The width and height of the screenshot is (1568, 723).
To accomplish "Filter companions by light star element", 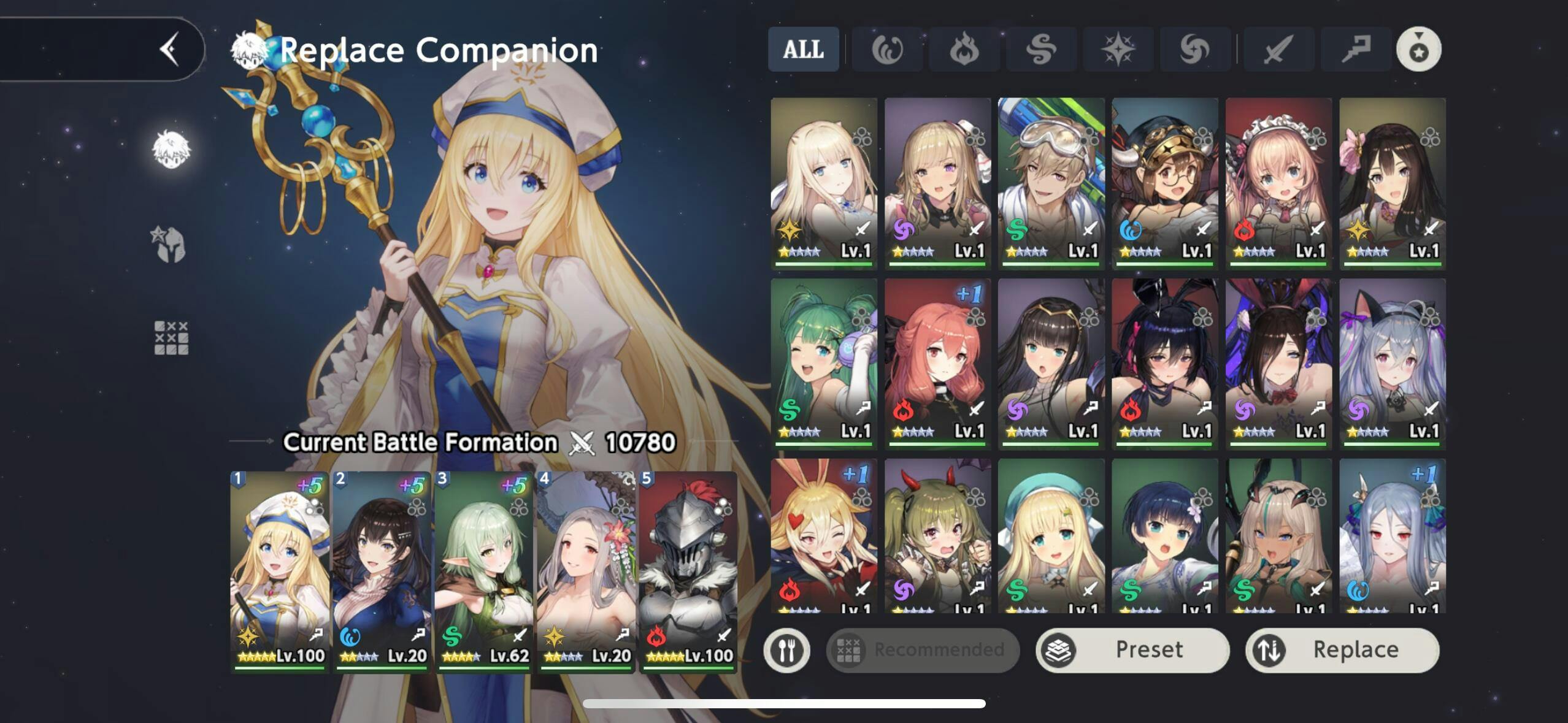I will 1118,49.
